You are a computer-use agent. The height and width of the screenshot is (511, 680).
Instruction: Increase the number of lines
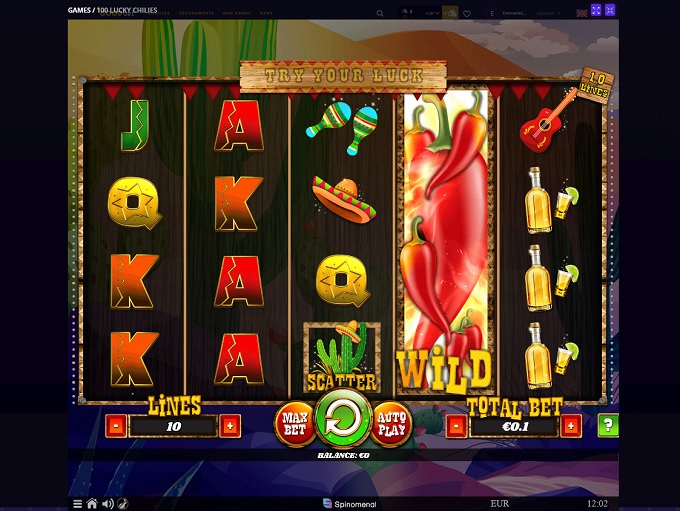click(229, 426)
